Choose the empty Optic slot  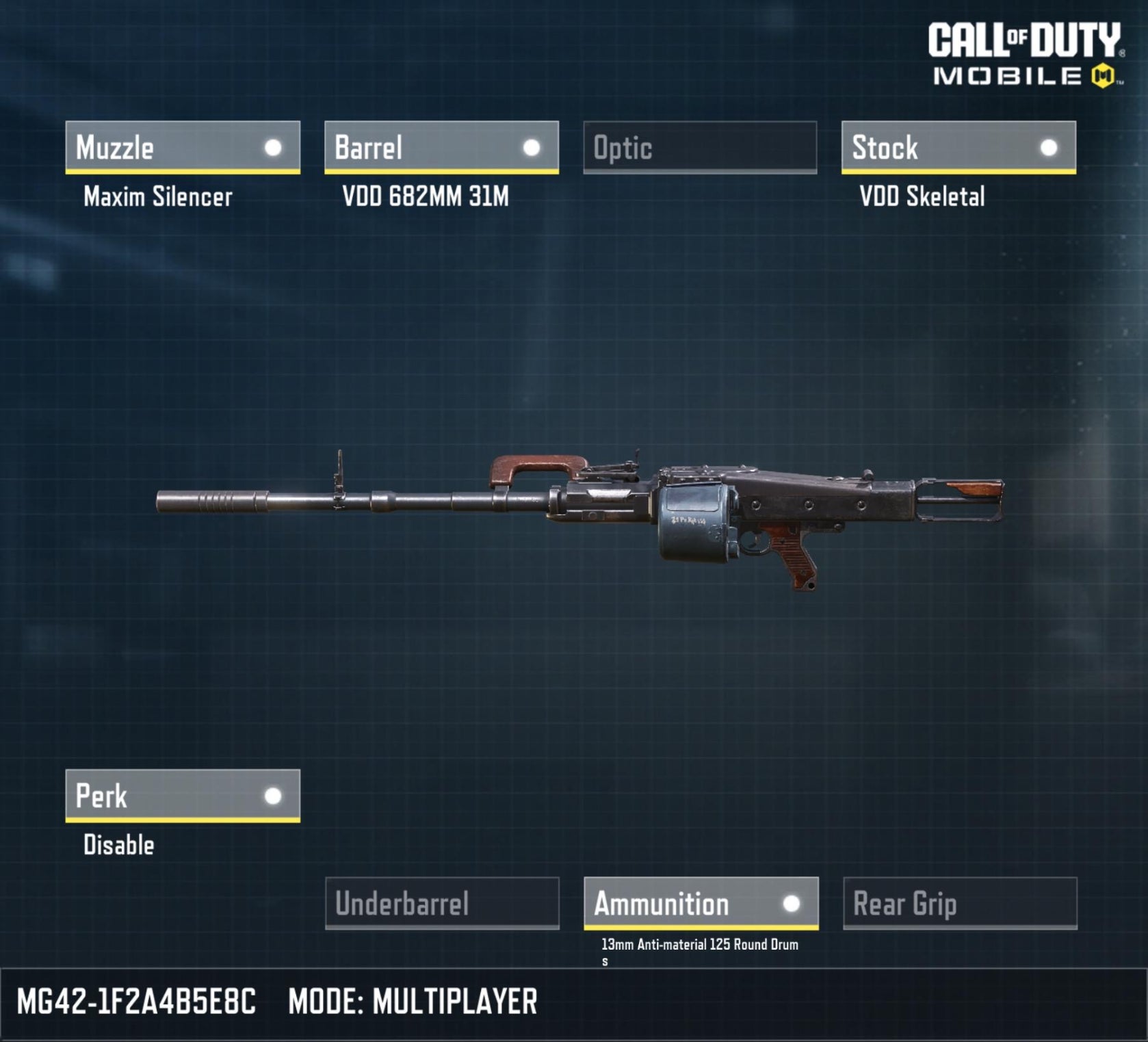click(700, 147)
